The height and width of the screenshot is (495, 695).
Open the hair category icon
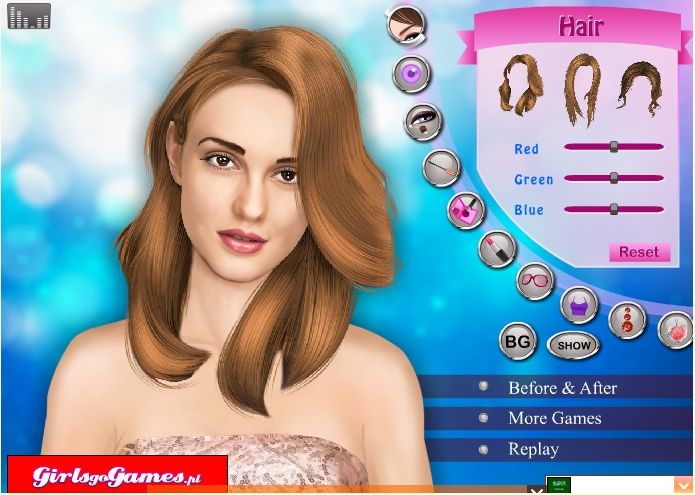[405, 24]
